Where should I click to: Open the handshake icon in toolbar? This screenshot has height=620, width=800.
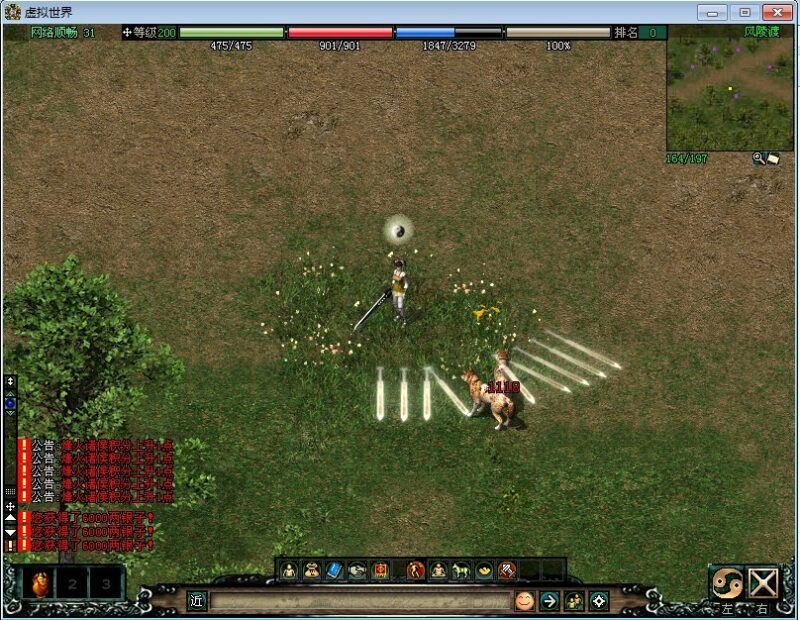358,571
